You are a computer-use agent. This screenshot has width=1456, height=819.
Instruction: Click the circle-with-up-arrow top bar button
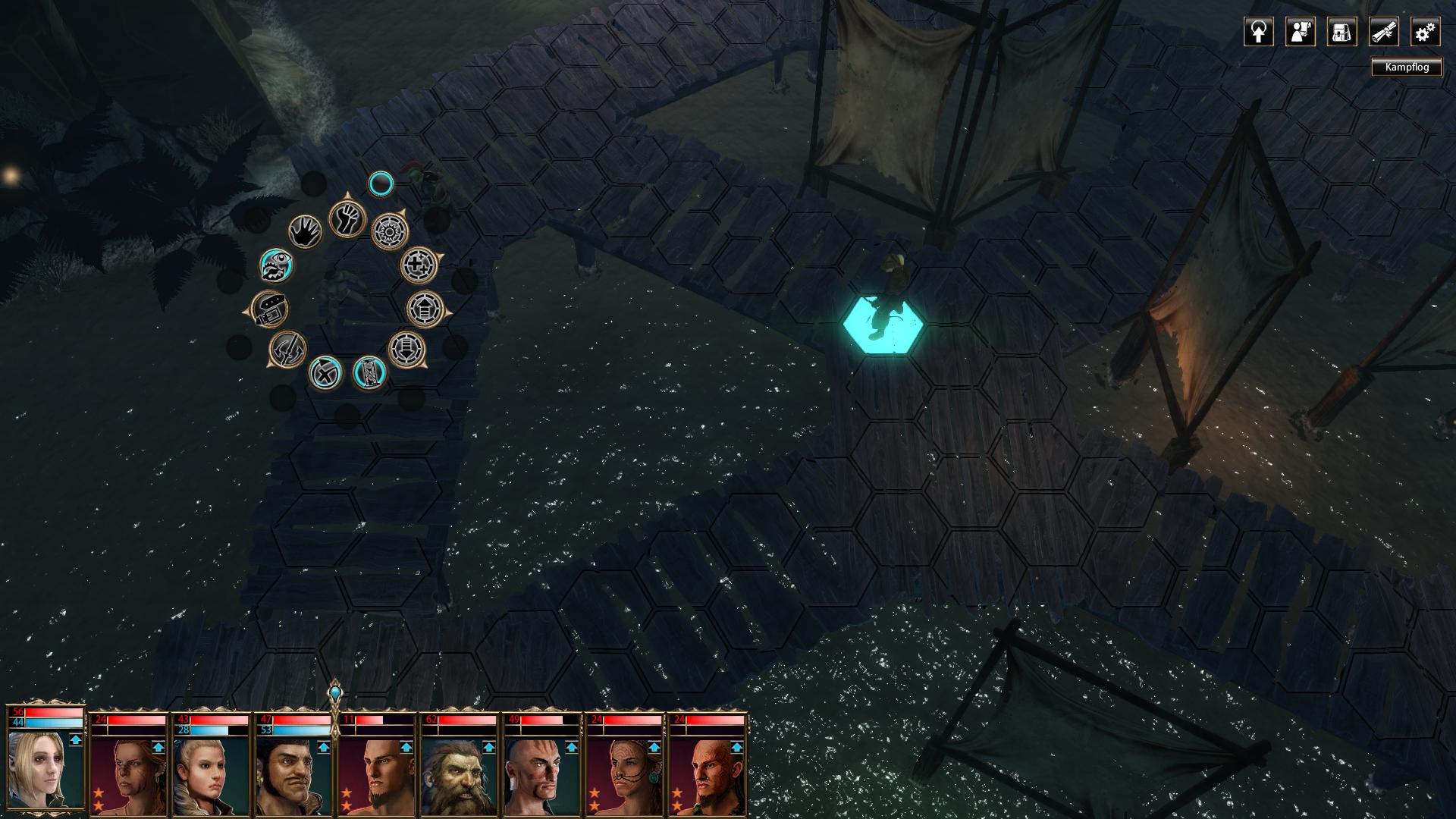point(1258,33)
